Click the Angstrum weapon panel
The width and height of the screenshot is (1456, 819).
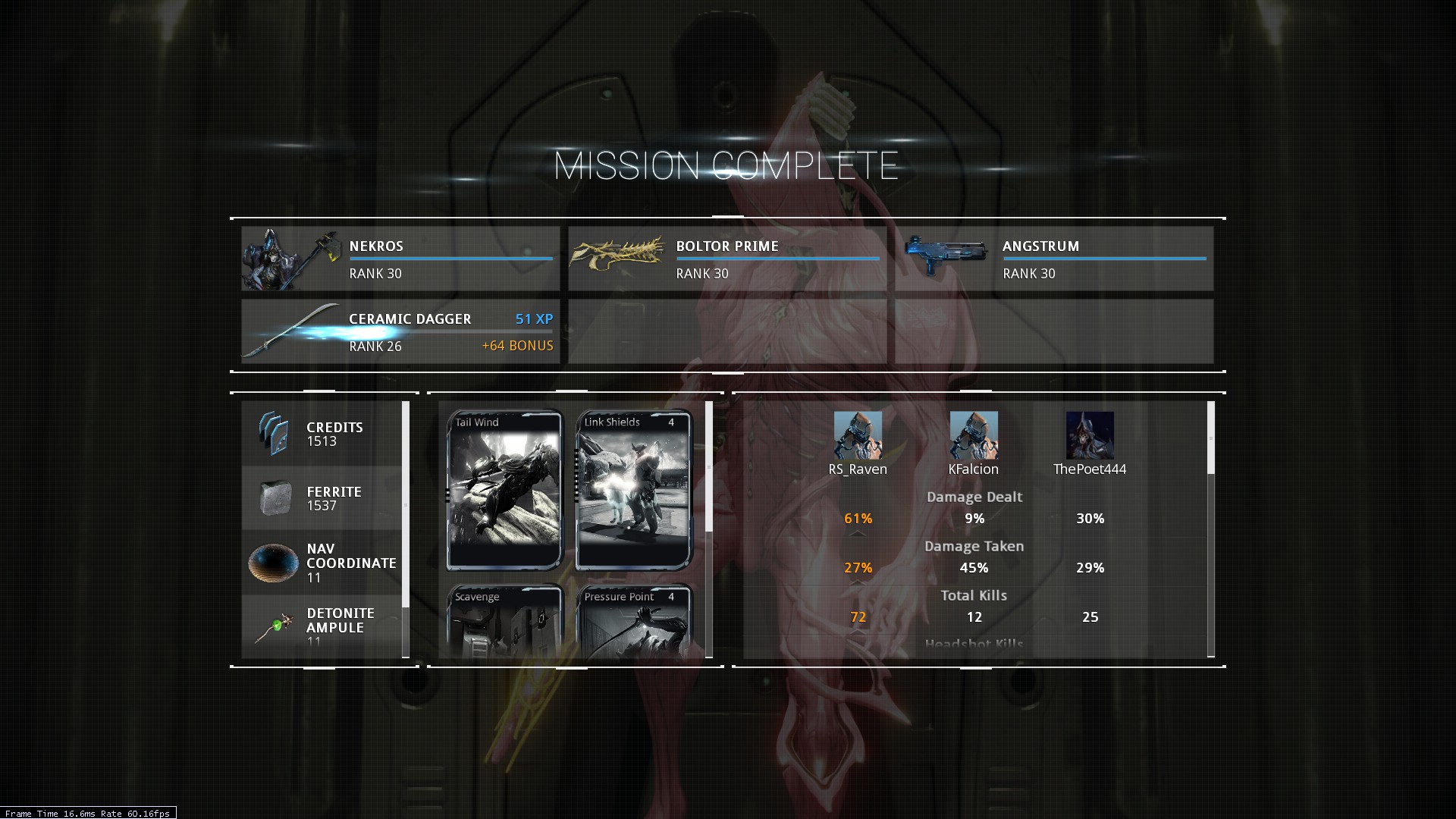(1053, 259)
